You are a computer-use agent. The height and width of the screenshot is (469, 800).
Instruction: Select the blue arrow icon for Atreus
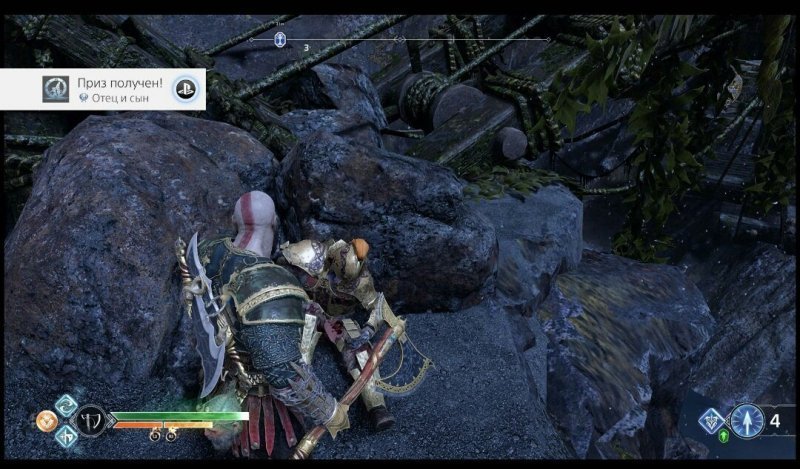(x=746, y=421)
